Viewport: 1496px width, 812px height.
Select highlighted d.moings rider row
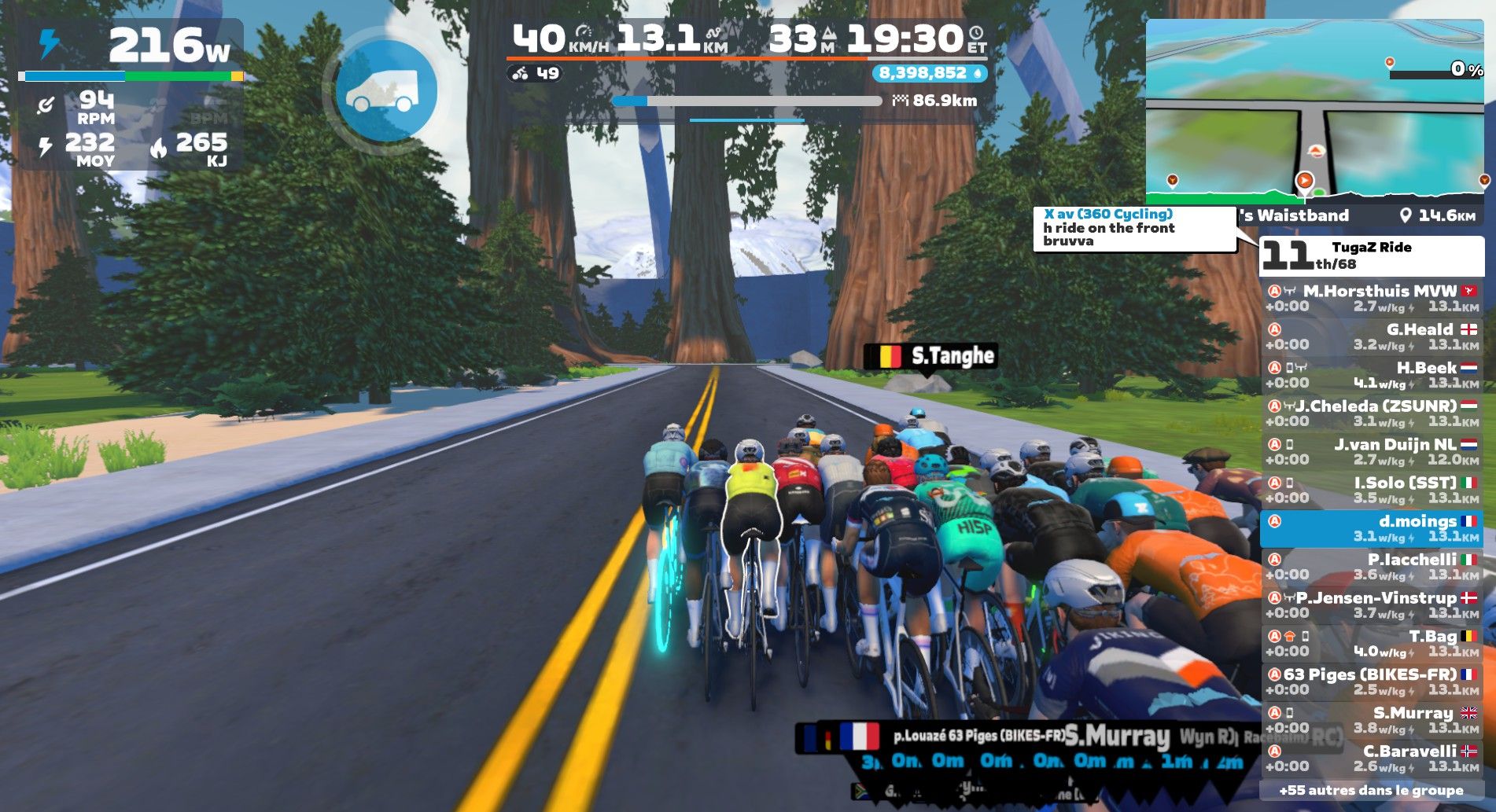click(x=1372, y=528)
